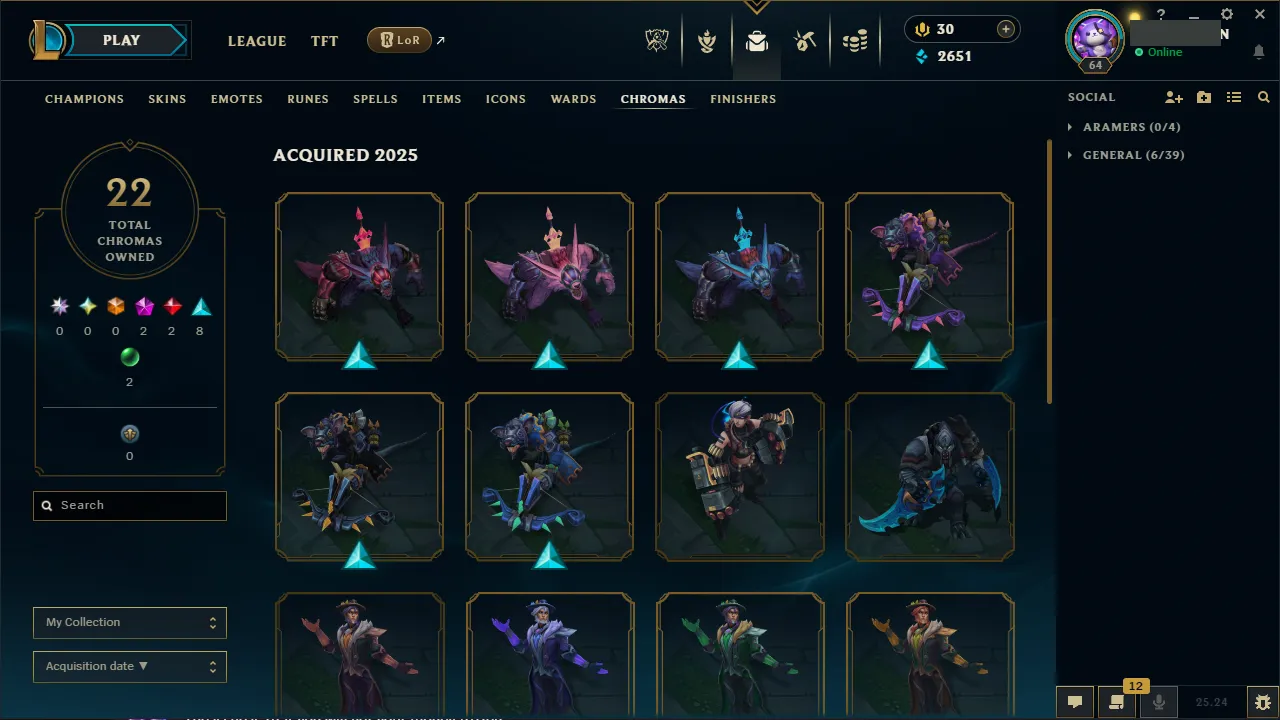Open the Loot backpack icon
This screenshot has height=720, width=1280.
756,41
